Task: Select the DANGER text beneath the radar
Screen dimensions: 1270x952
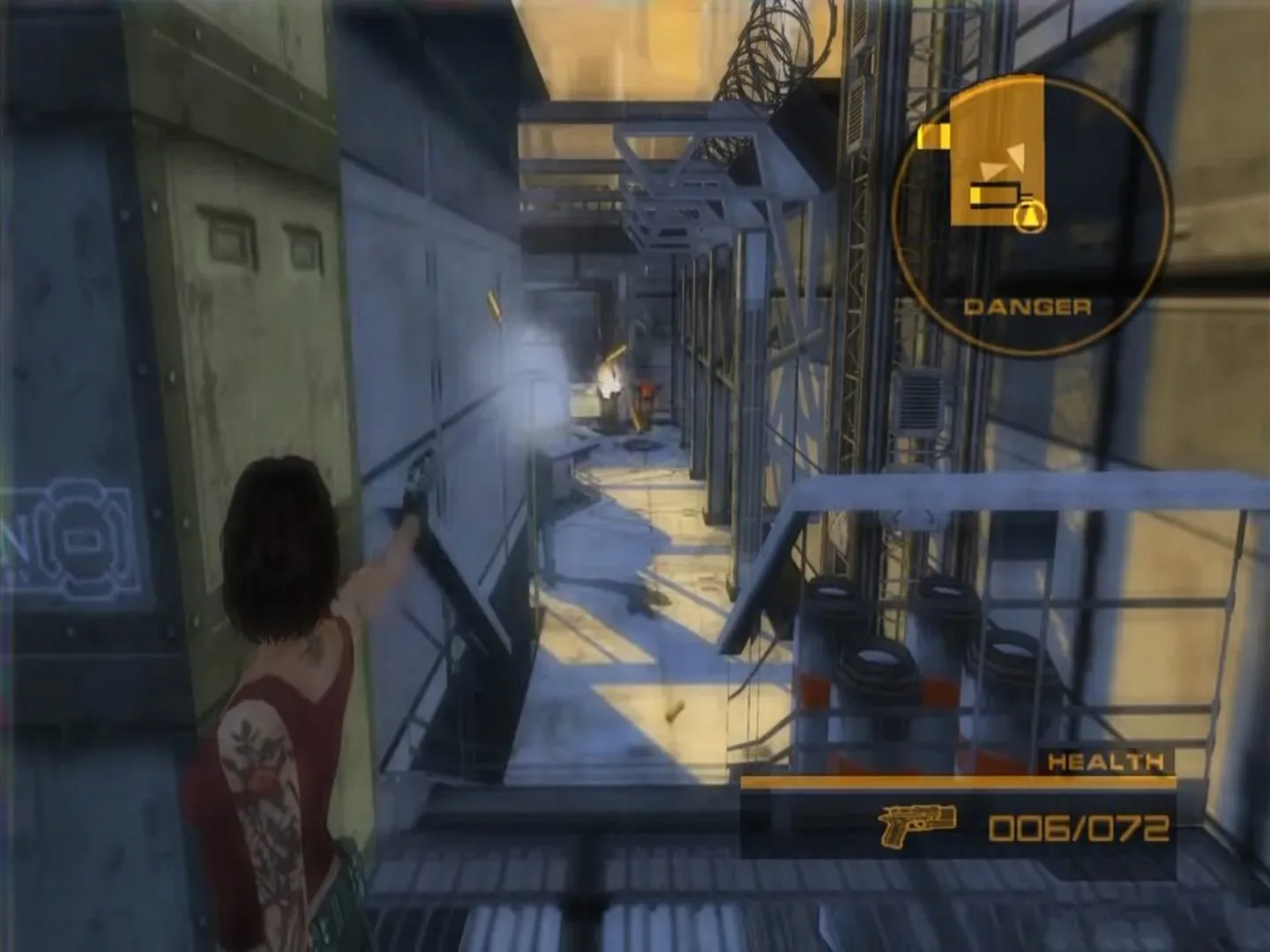Action: (x=1027, y=306)
